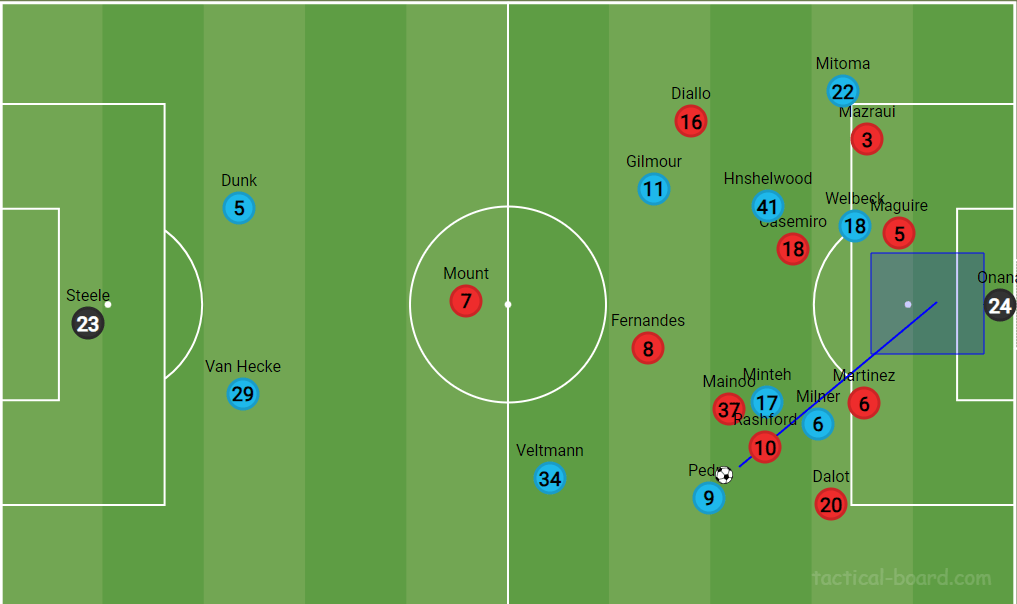Pick Maguire's red number 5 token
Screen dimensions: 1017x604
tap(899, 234)
